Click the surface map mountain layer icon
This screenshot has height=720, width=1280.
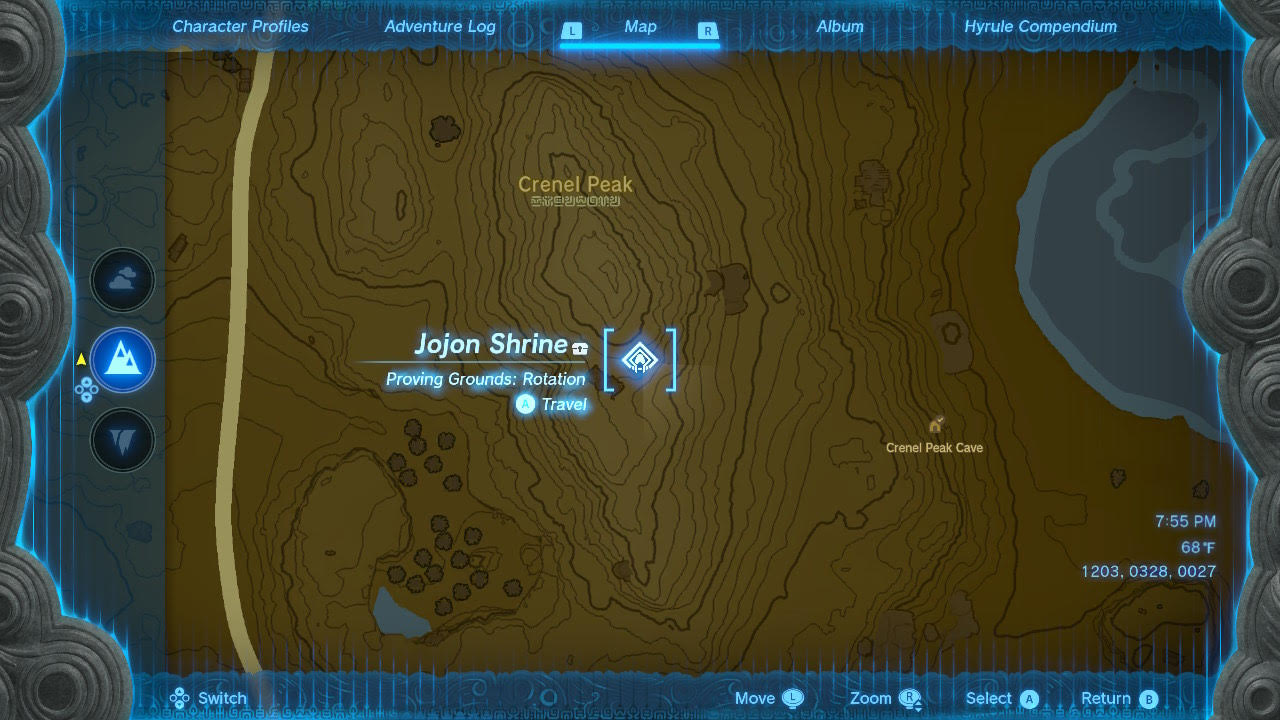coord(122,360)
